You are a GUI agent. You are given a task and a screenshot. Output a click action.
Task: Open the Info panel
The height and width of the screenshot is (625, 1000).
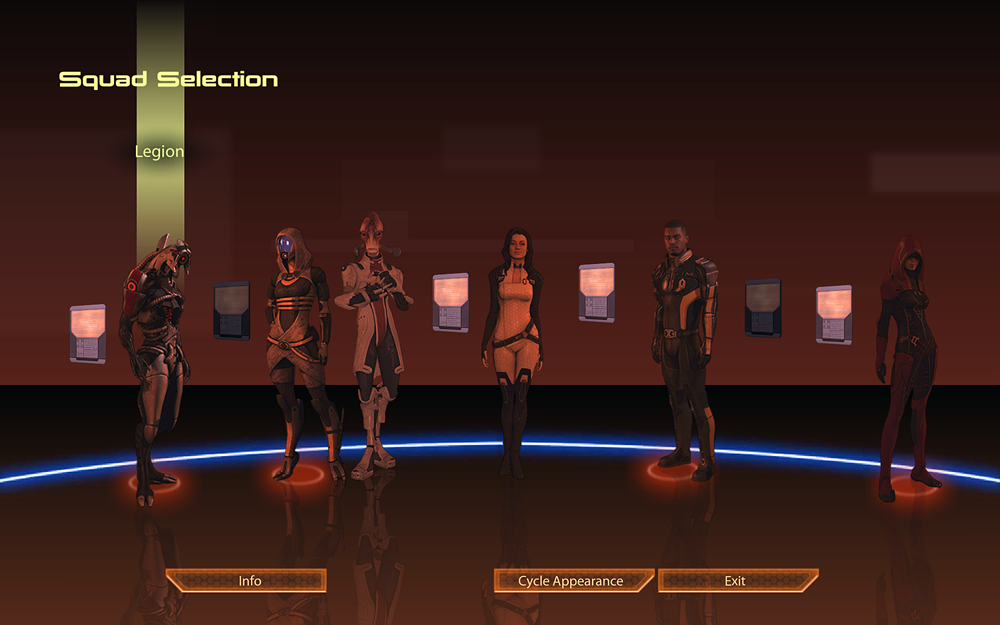[247, 581]
